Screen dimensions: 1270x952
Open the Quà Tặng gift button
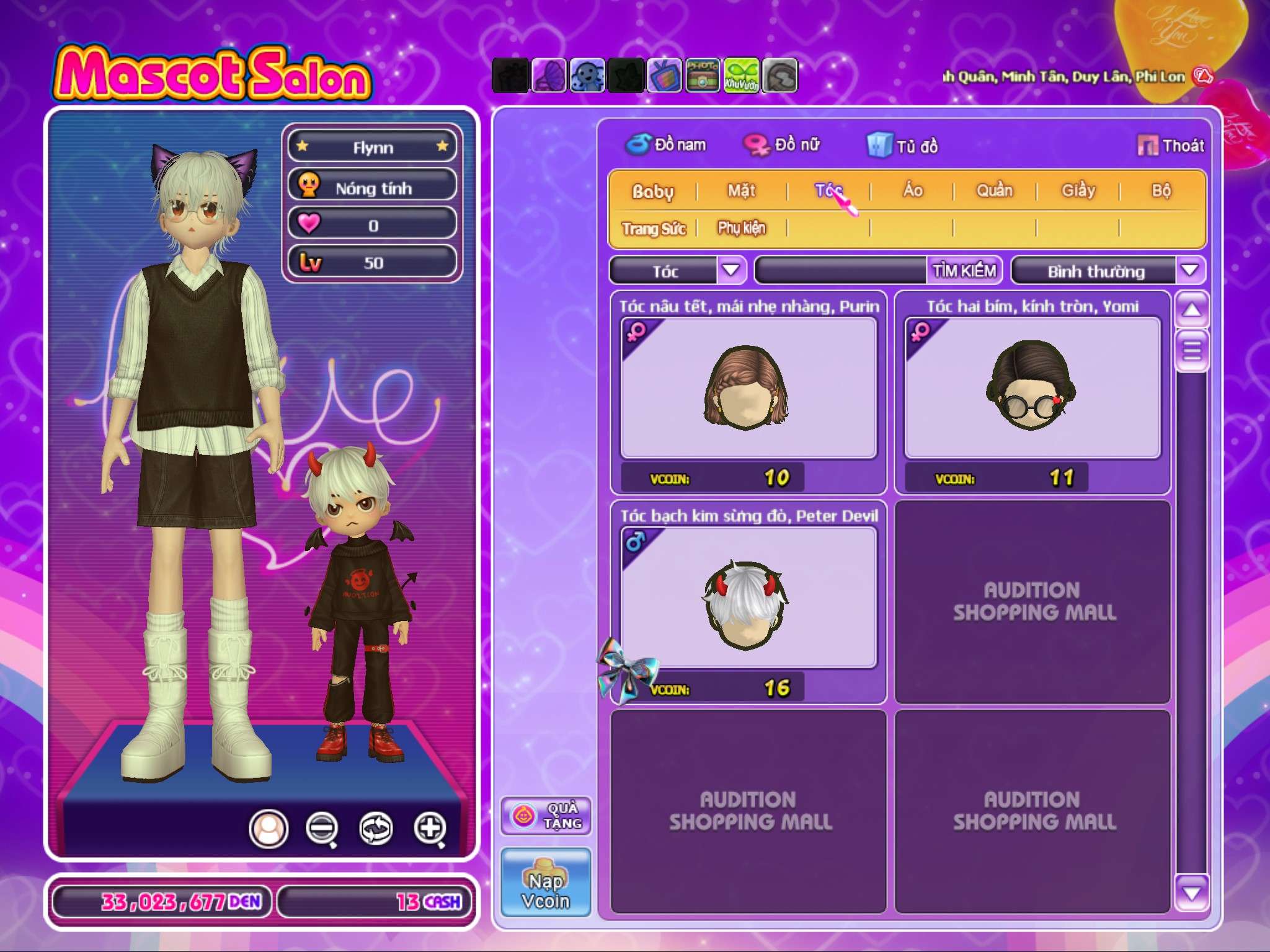pos(546,816)
